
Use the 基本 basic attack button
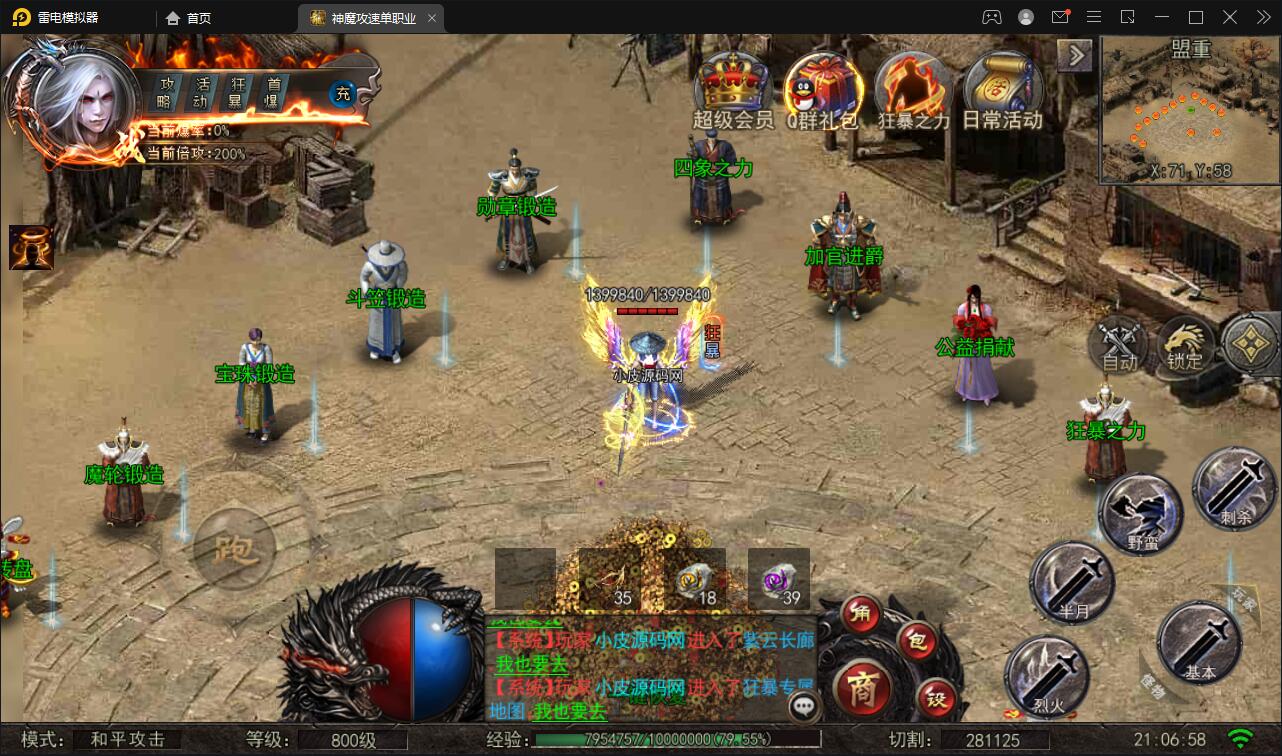tap(1198, 643)
